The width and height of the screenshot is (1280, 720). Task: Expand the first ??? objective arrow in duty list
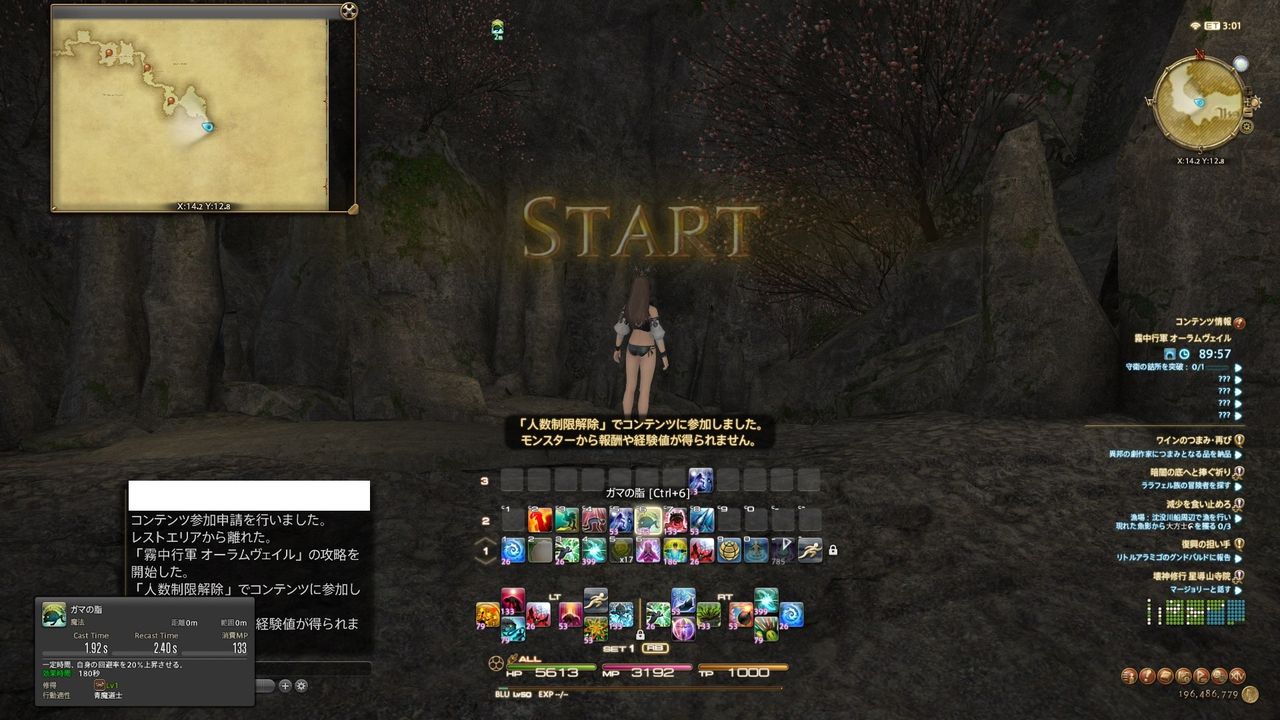1236,380
